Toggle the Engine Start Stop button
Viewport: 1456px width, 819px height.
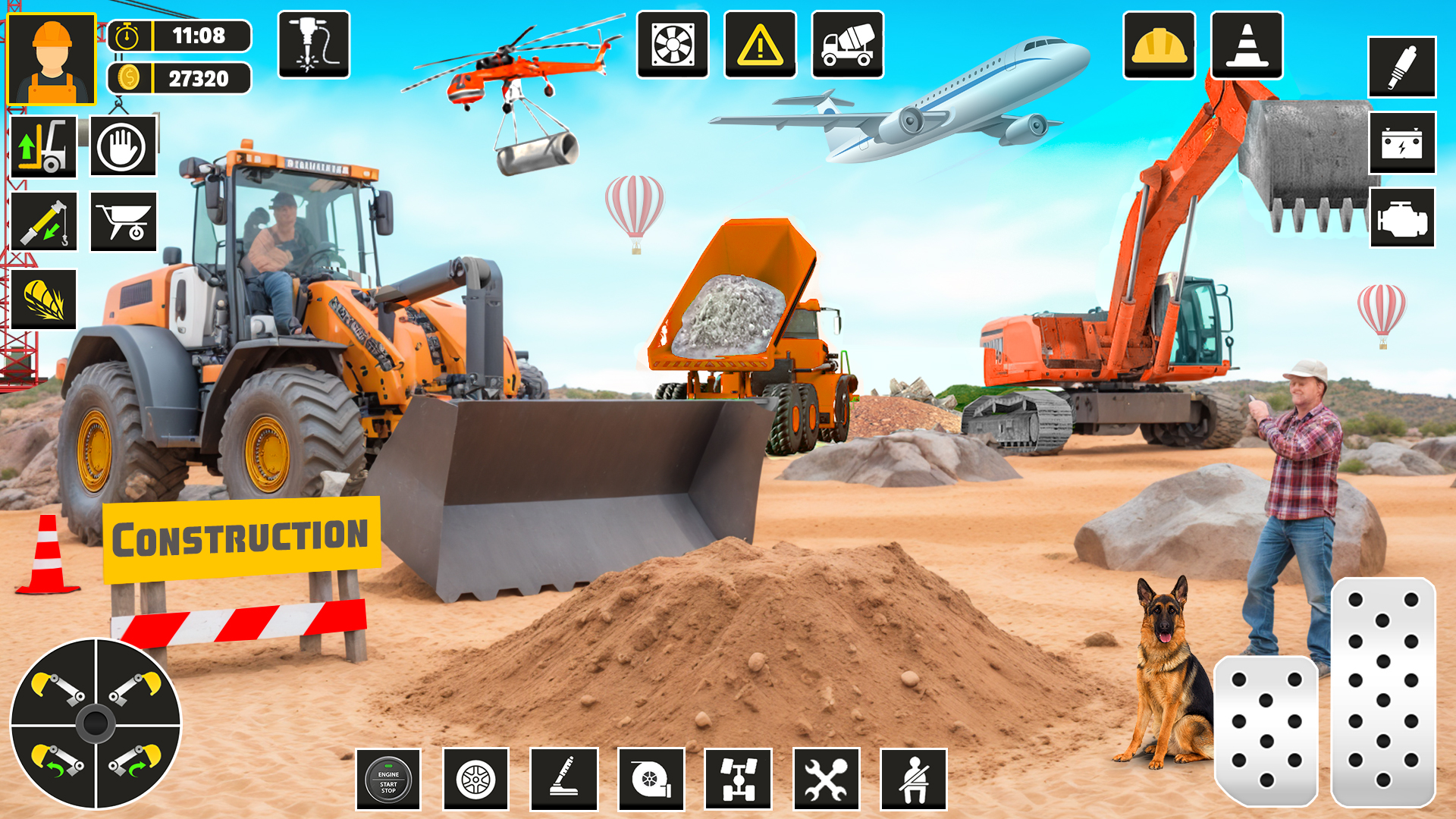click(388, 780)
